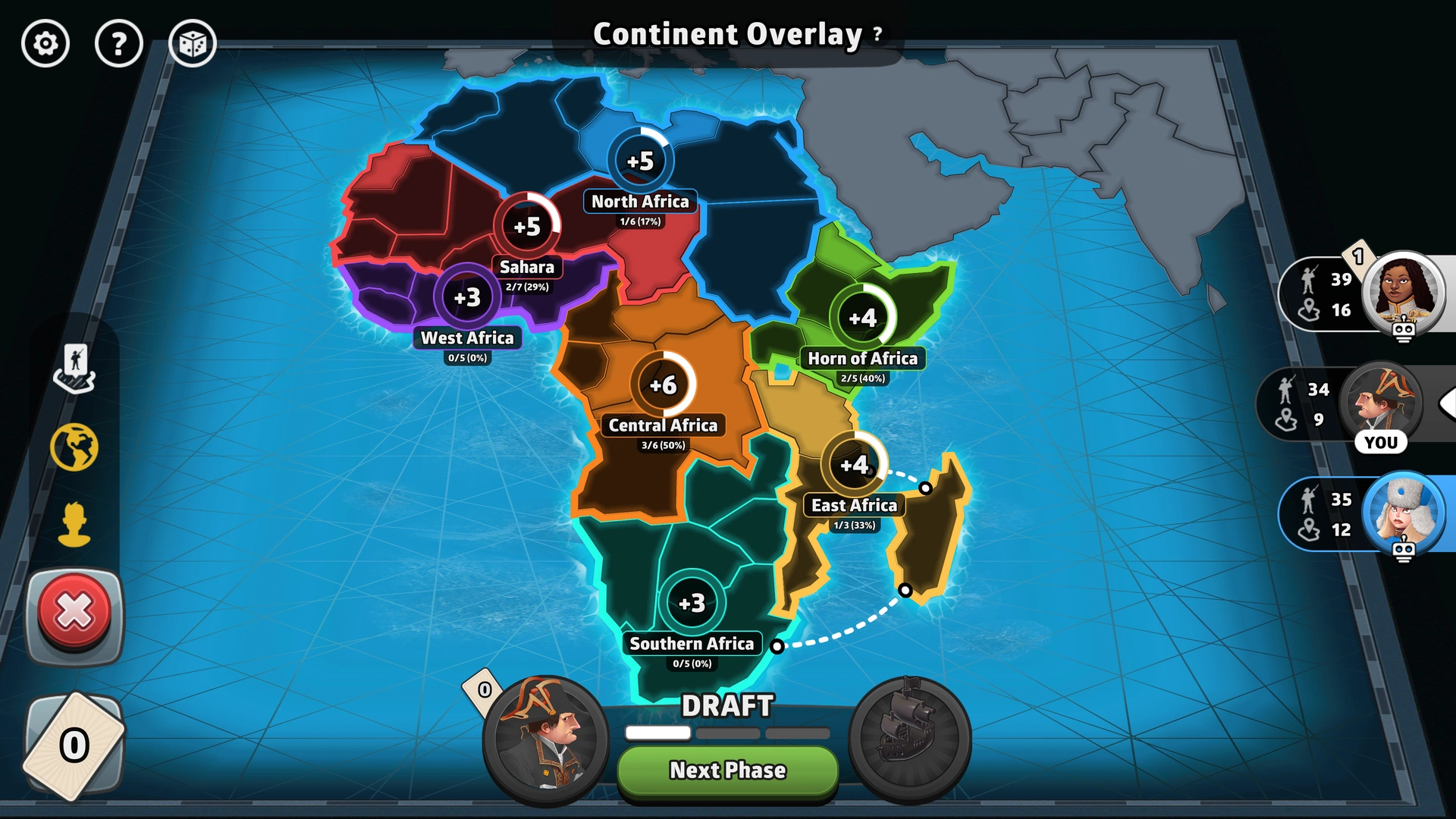
Task: Select the Sahara continent label
Action: coord(529,267)
